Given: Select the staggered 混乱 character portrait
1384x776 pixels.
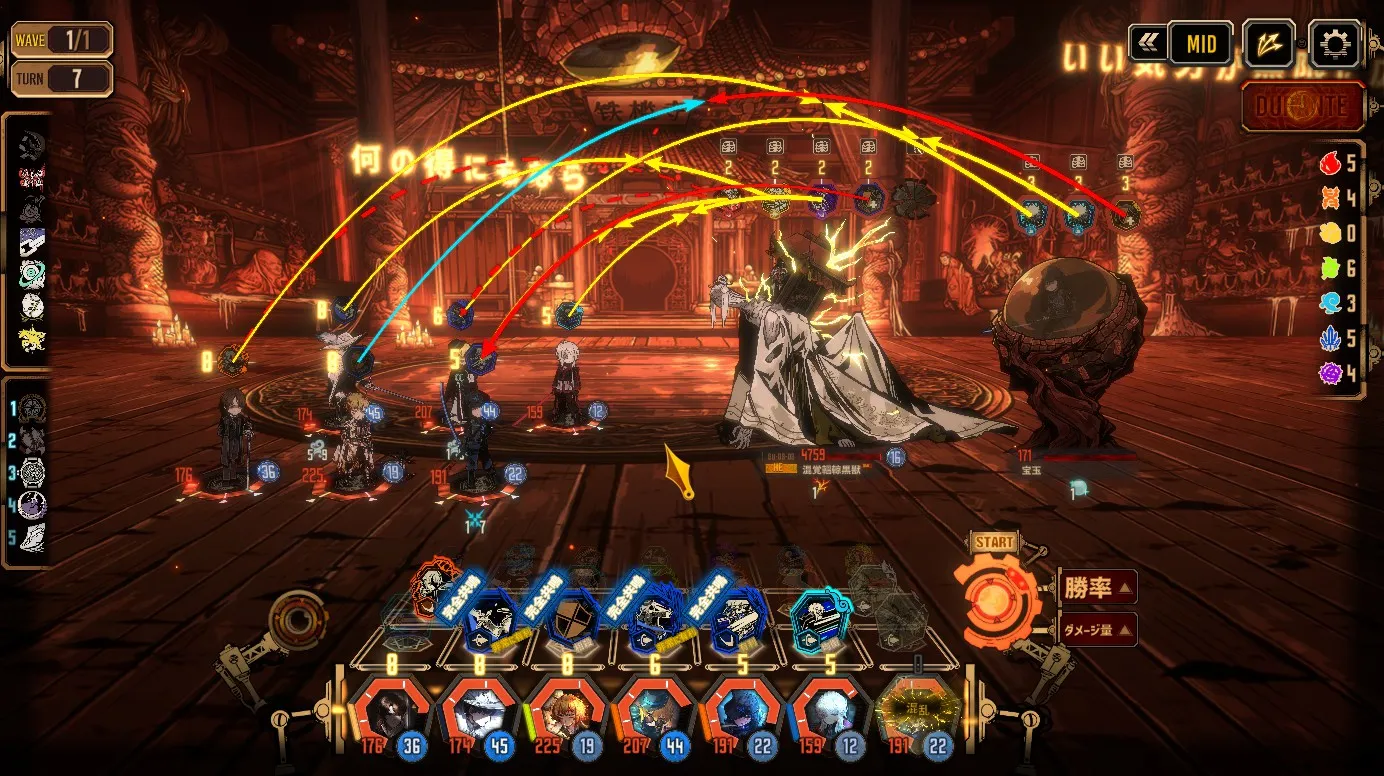Looking at the screenshot, I should [x=917, y=712].
